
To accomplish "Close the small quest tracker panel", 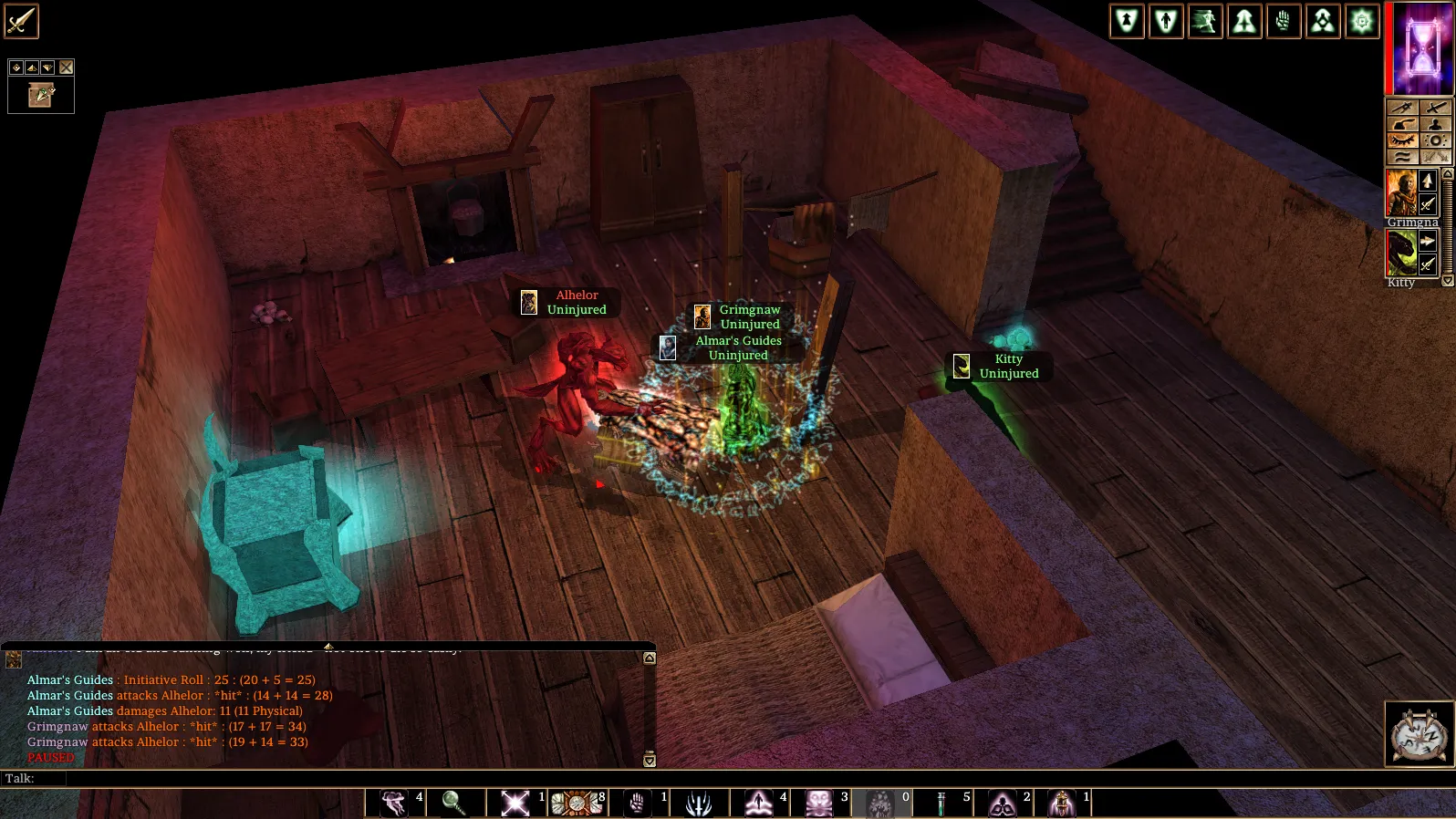I will point(67,67).
